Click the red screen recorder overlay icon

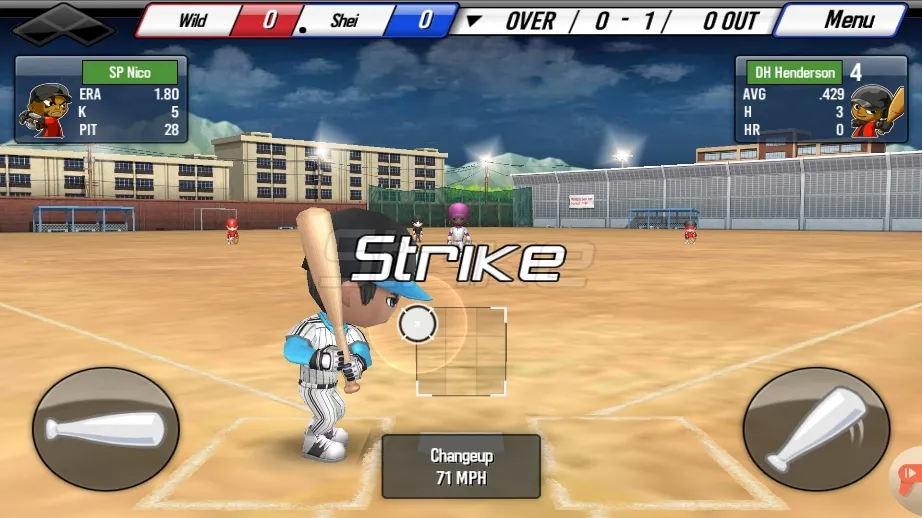point(909,475)
